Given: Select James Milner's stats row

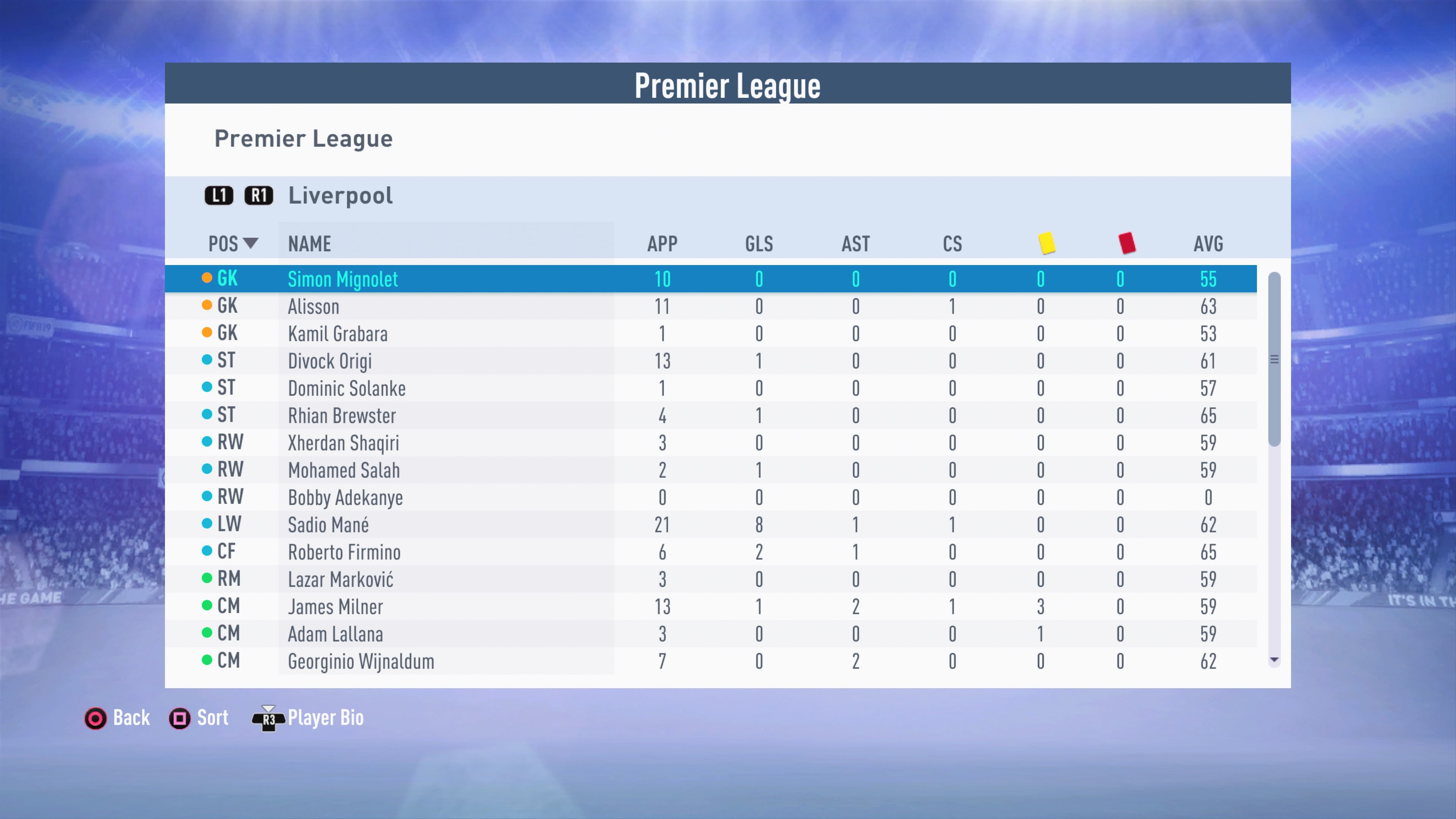Looking at the screenshot, I should point(335,607).
